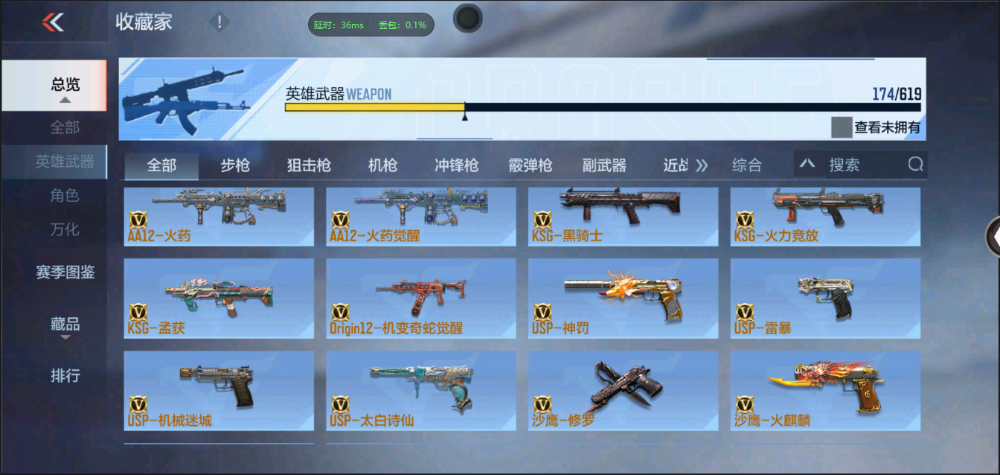Viewport: 1000px width, 475px height.
Task: Switch to the 副武器 secondary weapons tab
Action: (x=604, y=165)
